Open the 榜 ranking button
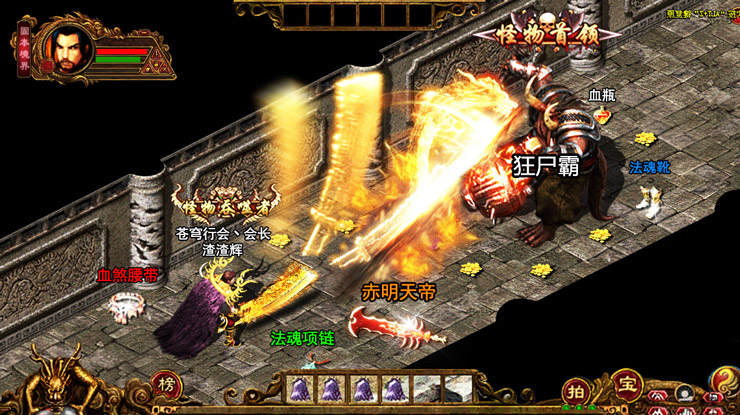The image size is (740, 415). point(167,385)
